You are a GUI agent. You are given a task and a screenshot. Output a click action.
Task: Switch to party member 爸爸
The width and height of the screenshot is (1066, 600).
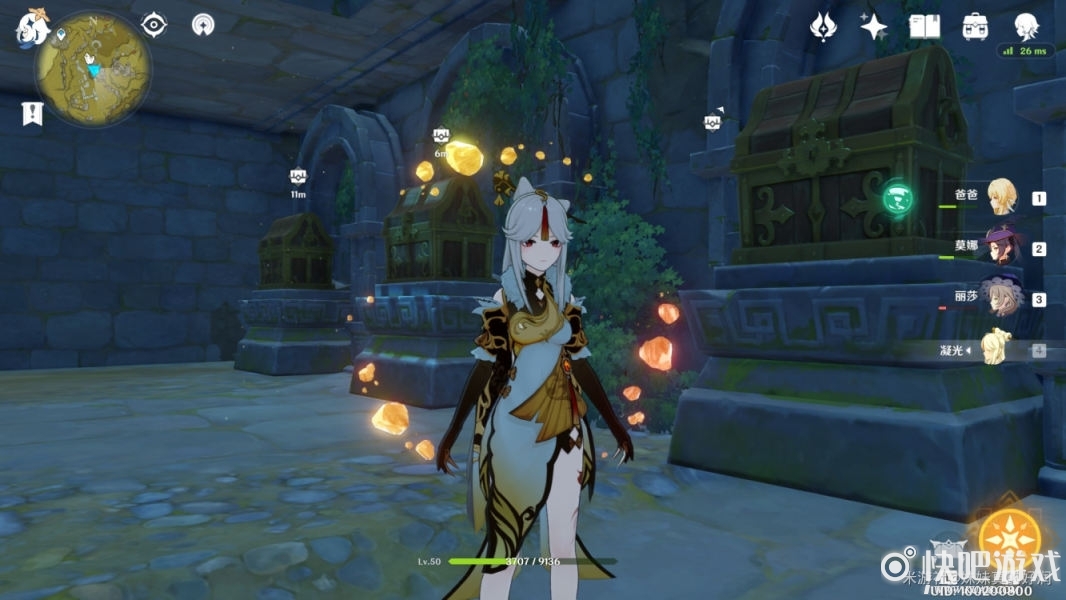[x=1000, y=196]
